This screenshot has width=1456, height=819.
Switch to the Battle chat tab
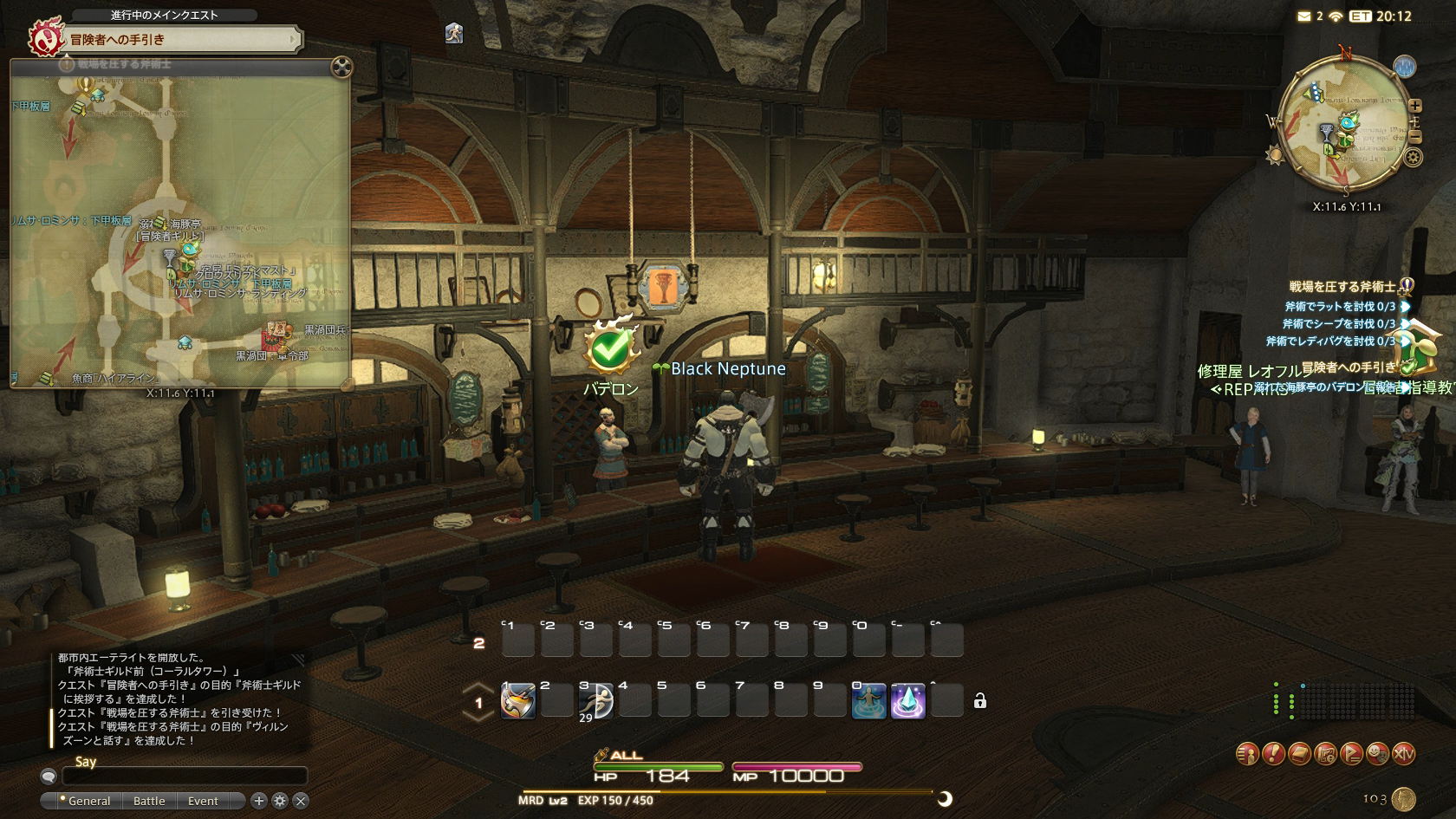(x=149, y=801)
